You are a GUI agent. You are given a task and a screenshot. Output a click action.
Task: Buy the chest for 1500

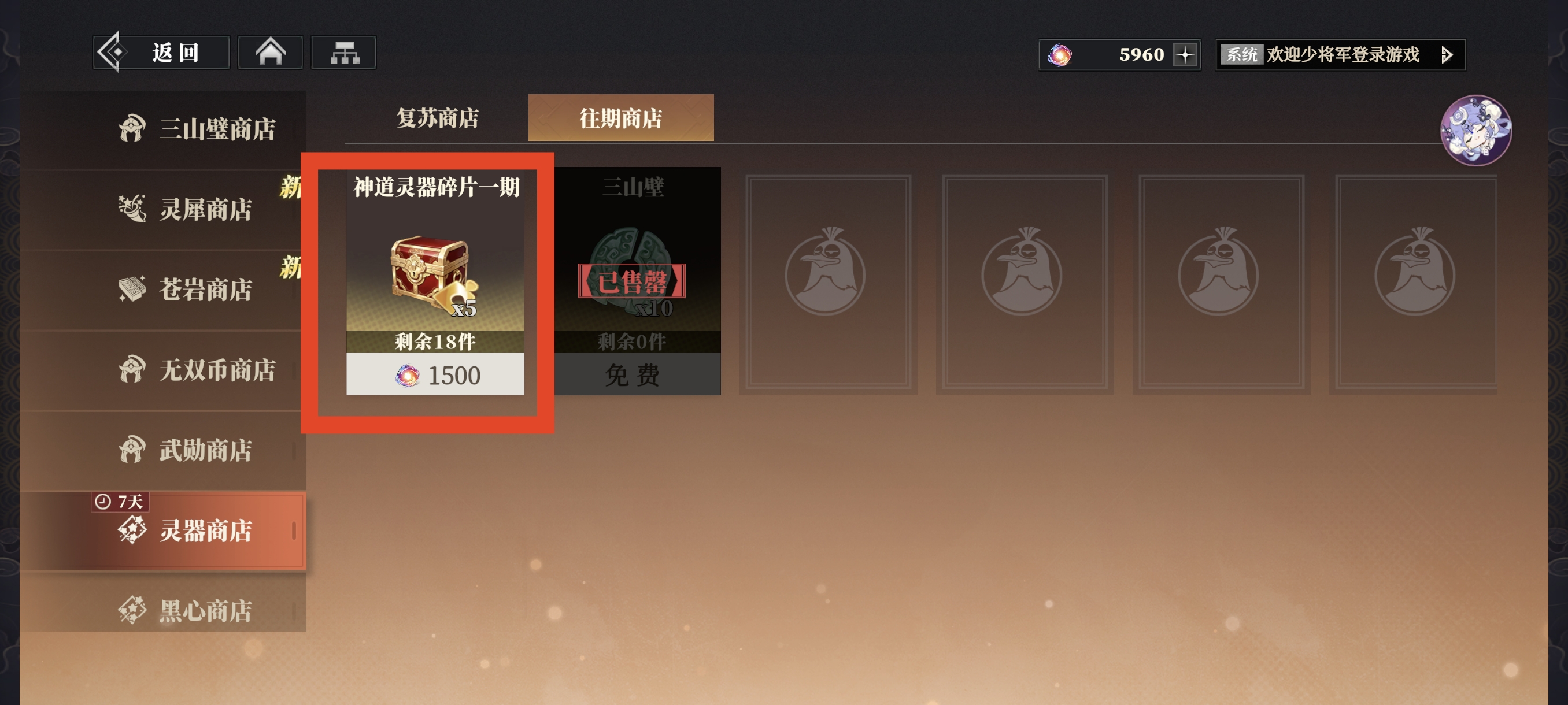435,374
